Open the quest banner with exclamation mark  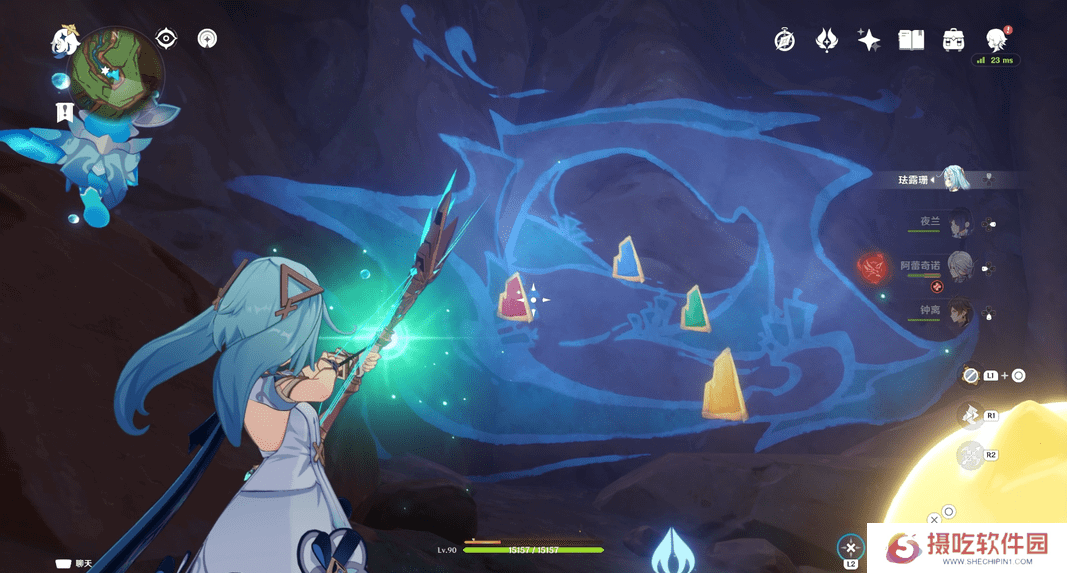pyautogui.click(x=65, y=112)
